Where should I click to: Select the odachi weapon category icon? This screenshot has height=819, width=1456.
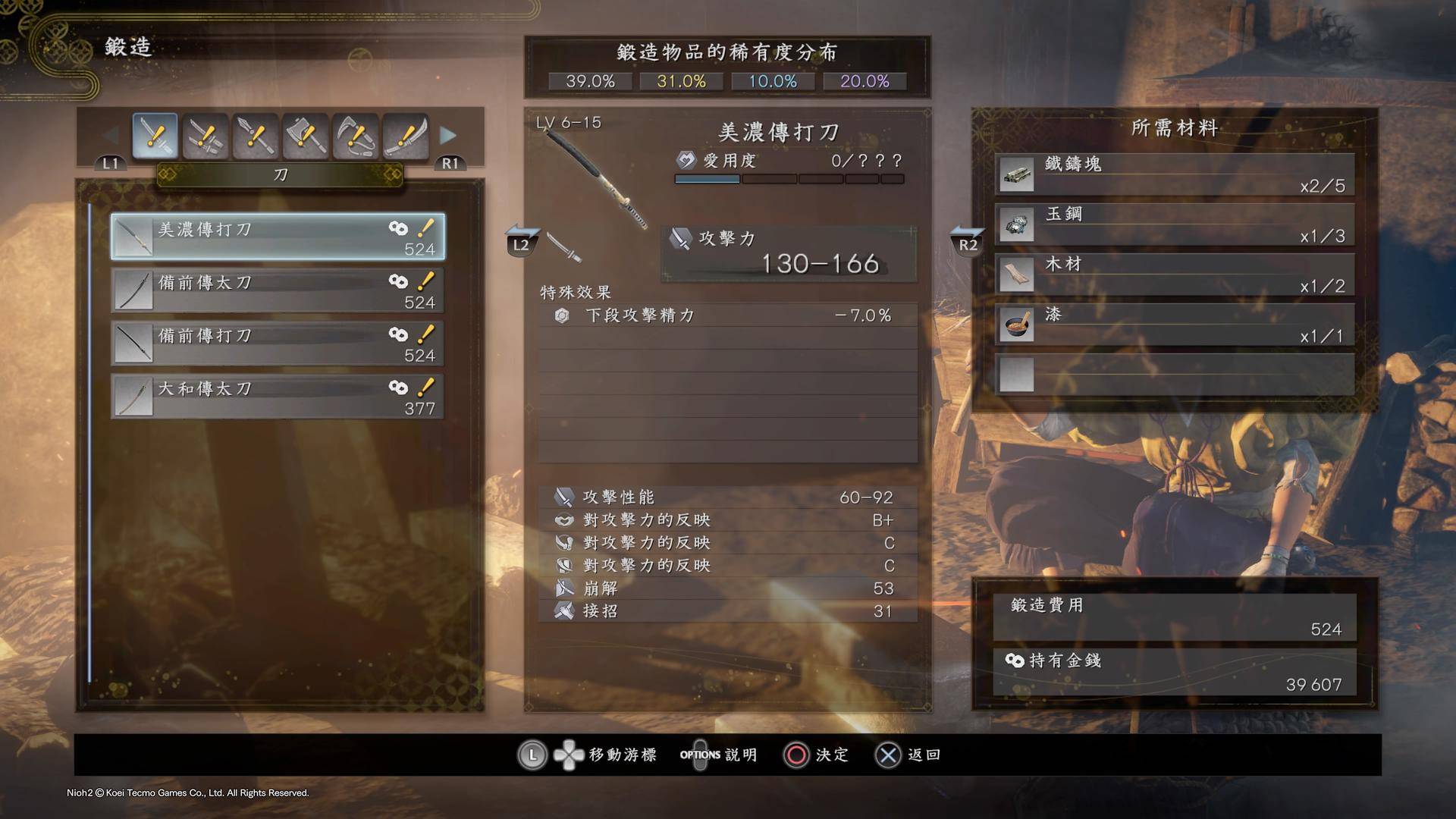pyautogui.click(x=405, y=135)
